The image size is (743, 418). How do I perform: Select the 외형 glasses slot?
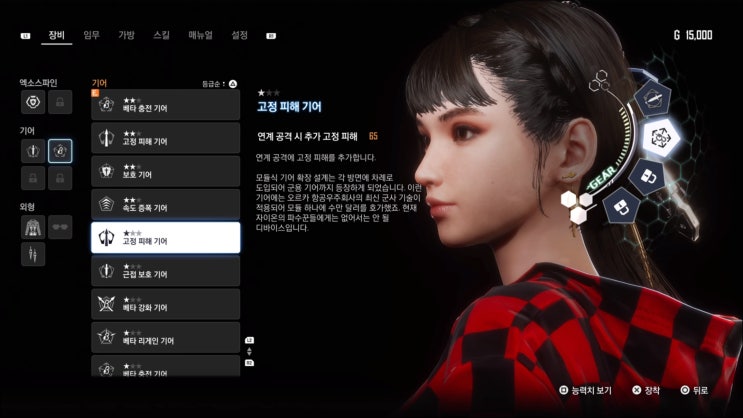click(x=60, y=227)
